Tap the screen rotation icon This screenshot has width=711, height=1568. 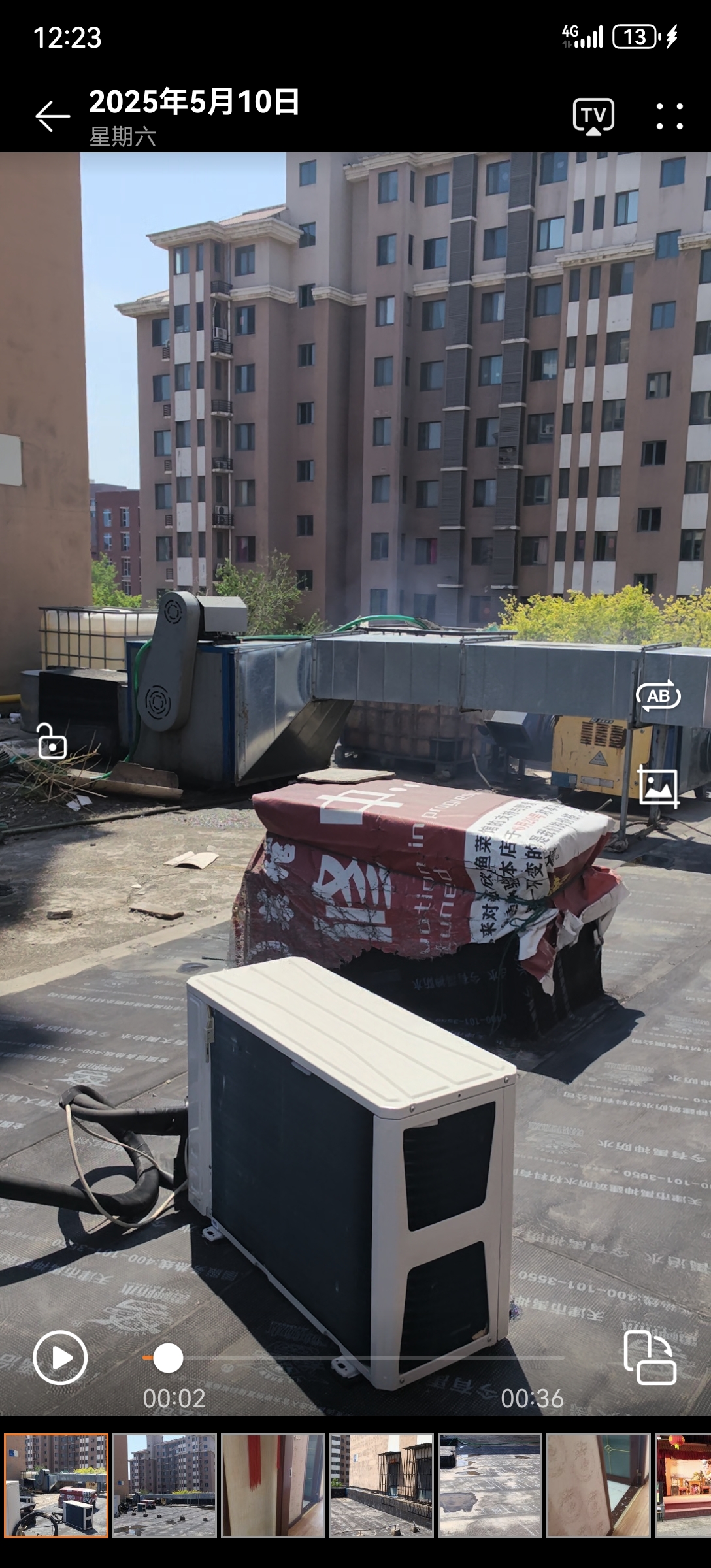650,1358
